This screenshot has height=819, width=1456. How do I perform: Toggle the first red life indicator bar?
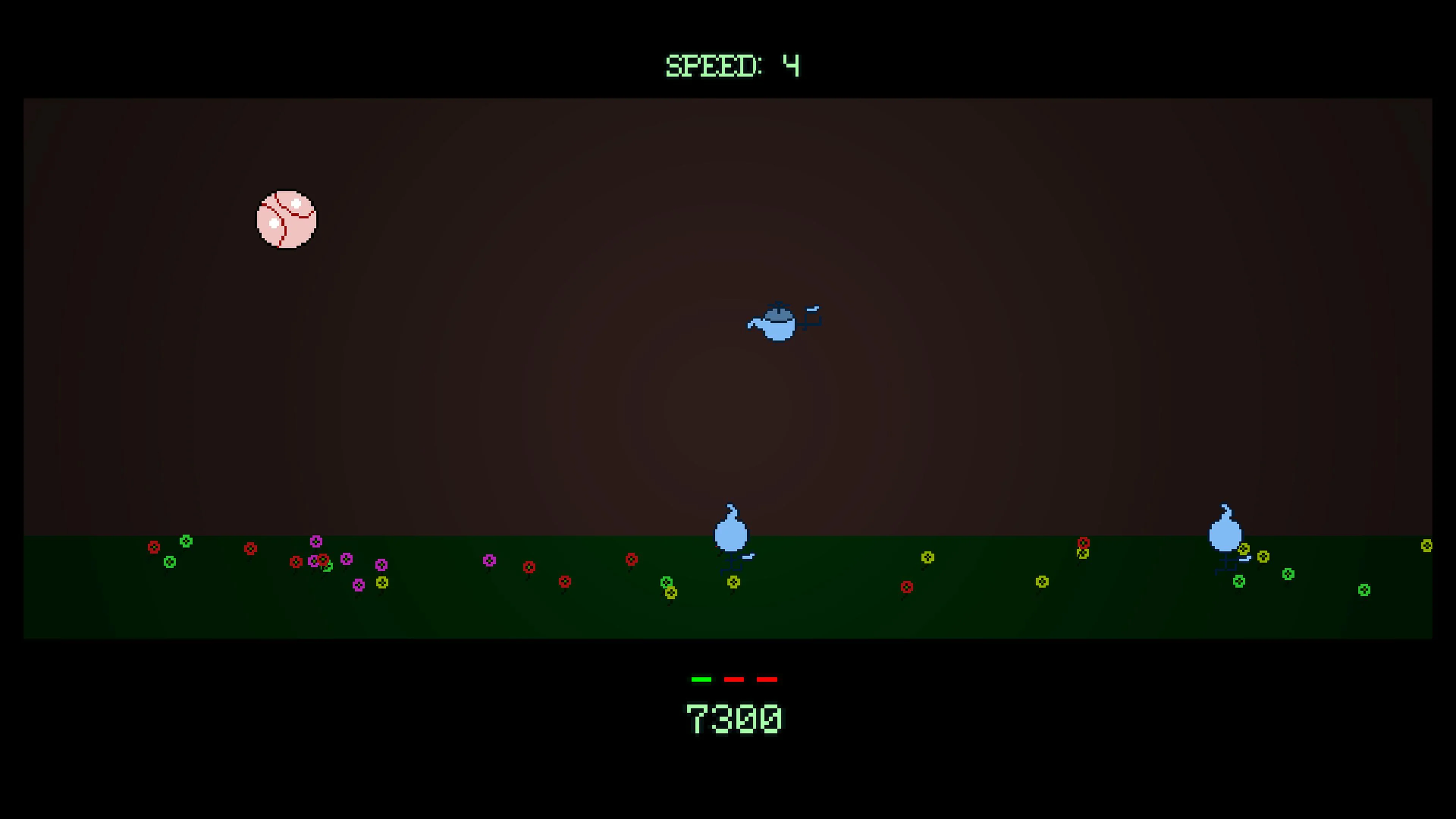(735, 679)
